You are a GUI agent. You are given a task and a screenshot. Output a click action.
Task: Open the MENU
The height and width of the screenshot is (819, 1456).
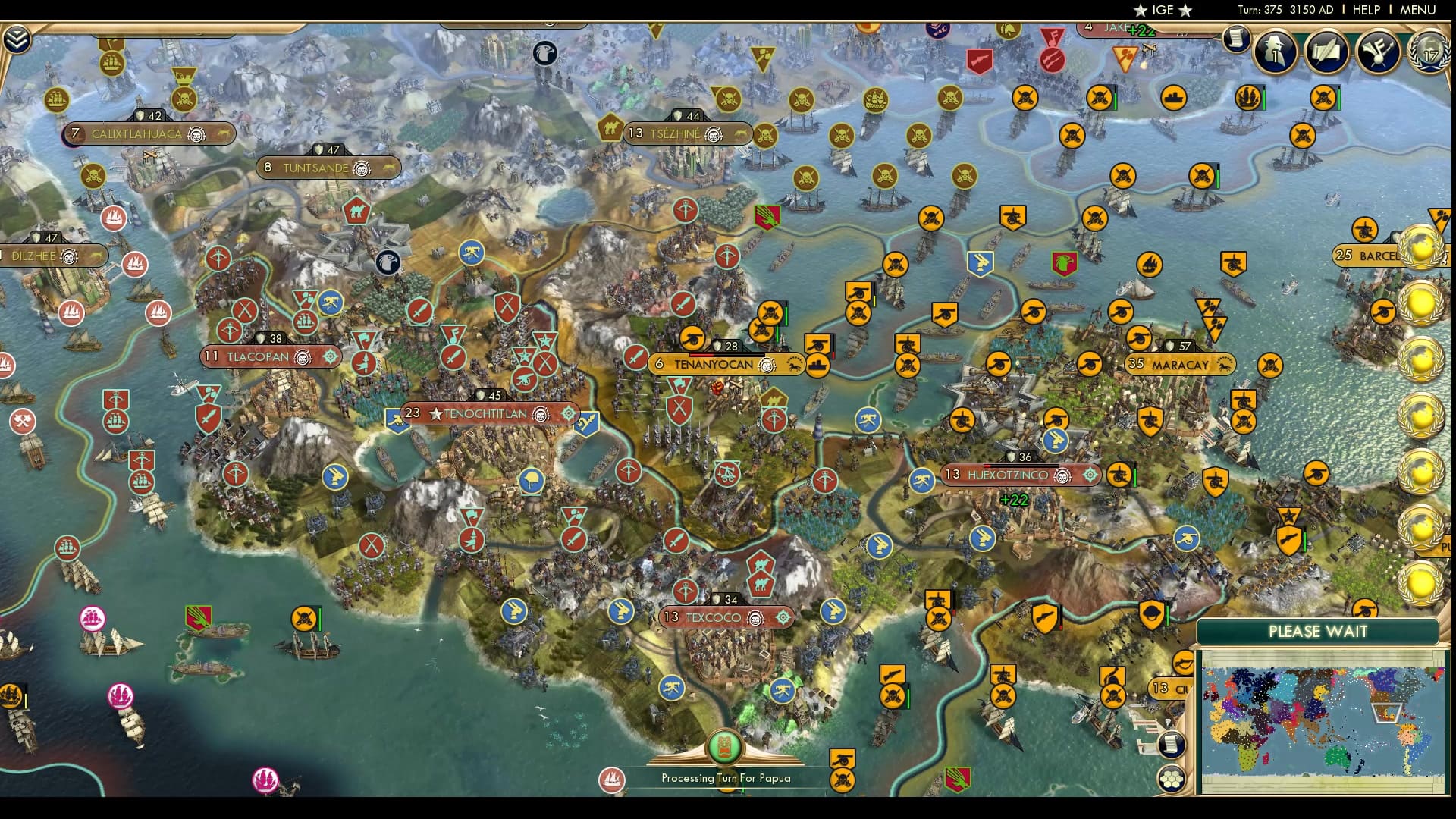point(1417,11)
